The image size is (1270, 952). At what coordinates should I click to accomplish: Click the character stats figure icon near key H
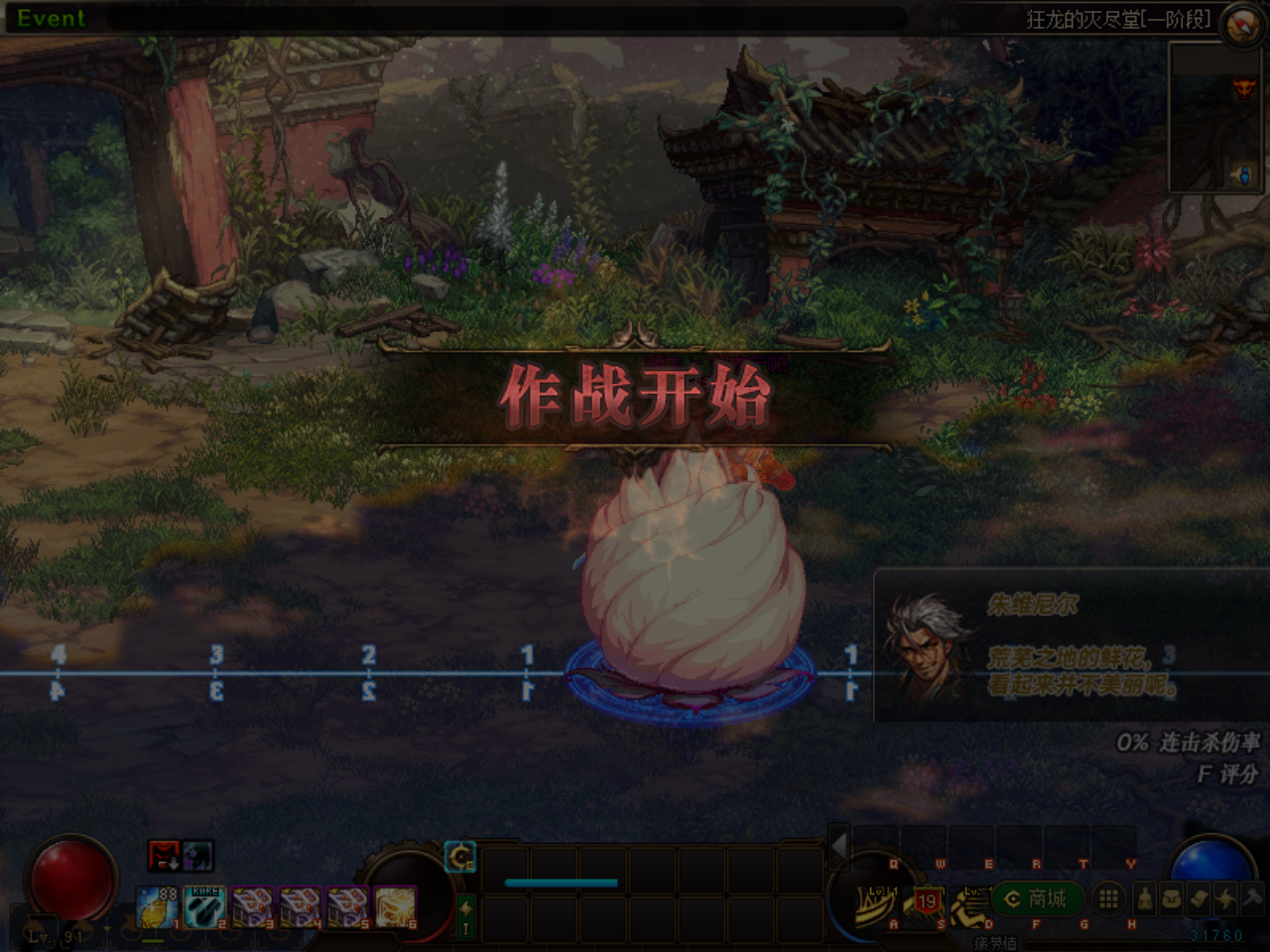click(x=1146, y=899)
